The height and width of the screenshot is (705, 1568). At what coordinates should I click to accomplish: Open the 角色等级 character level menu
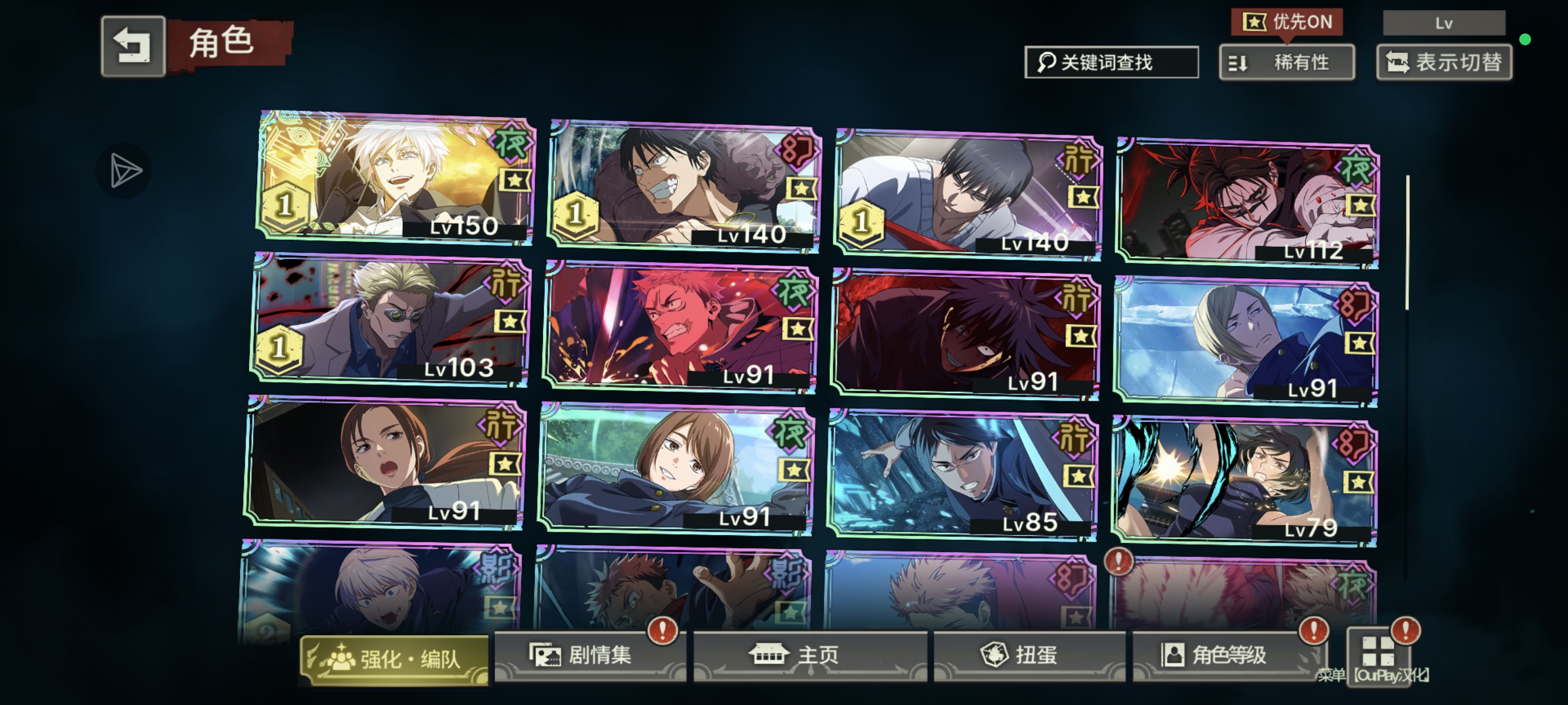click(1223, 655)
